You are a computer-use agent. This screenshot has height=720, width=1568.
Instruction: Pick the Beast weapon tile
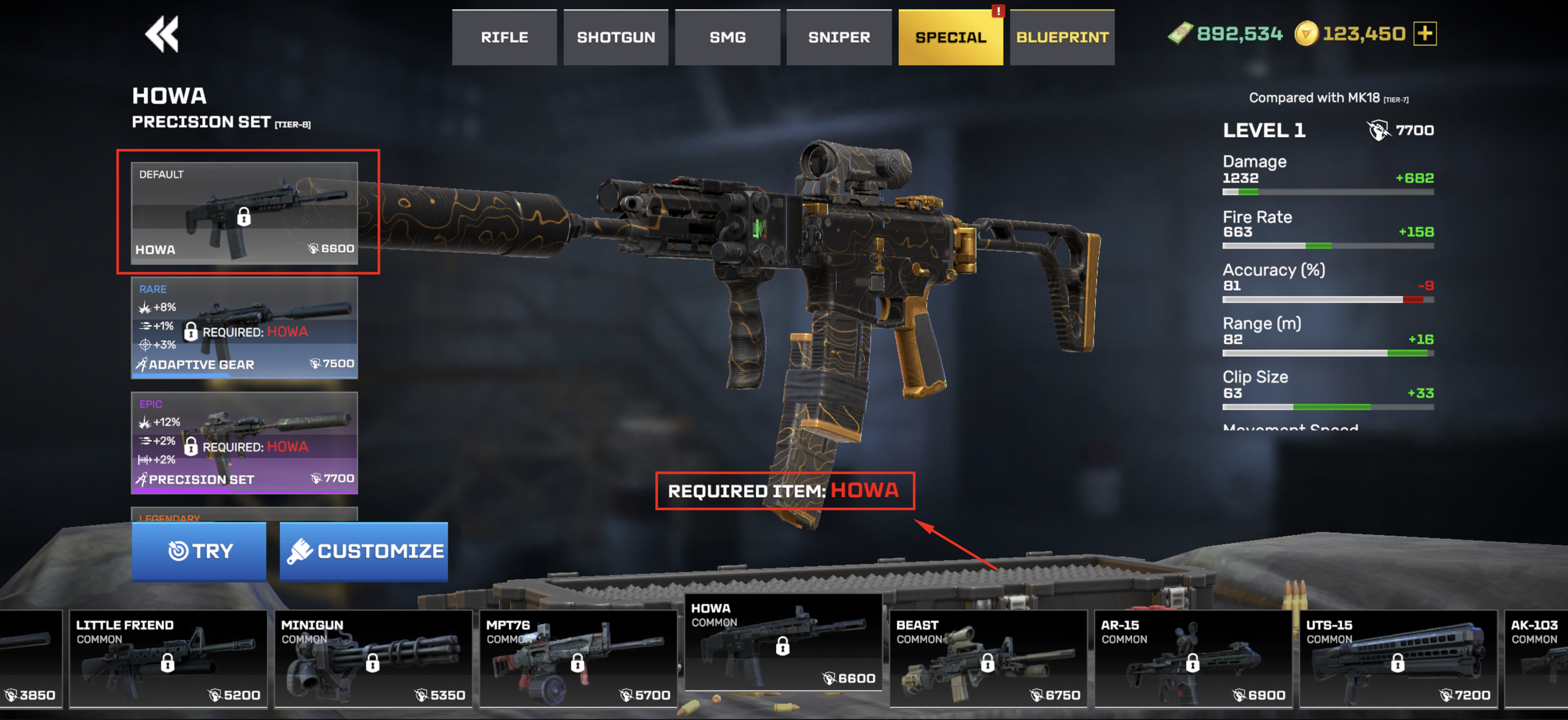point(988,659)
